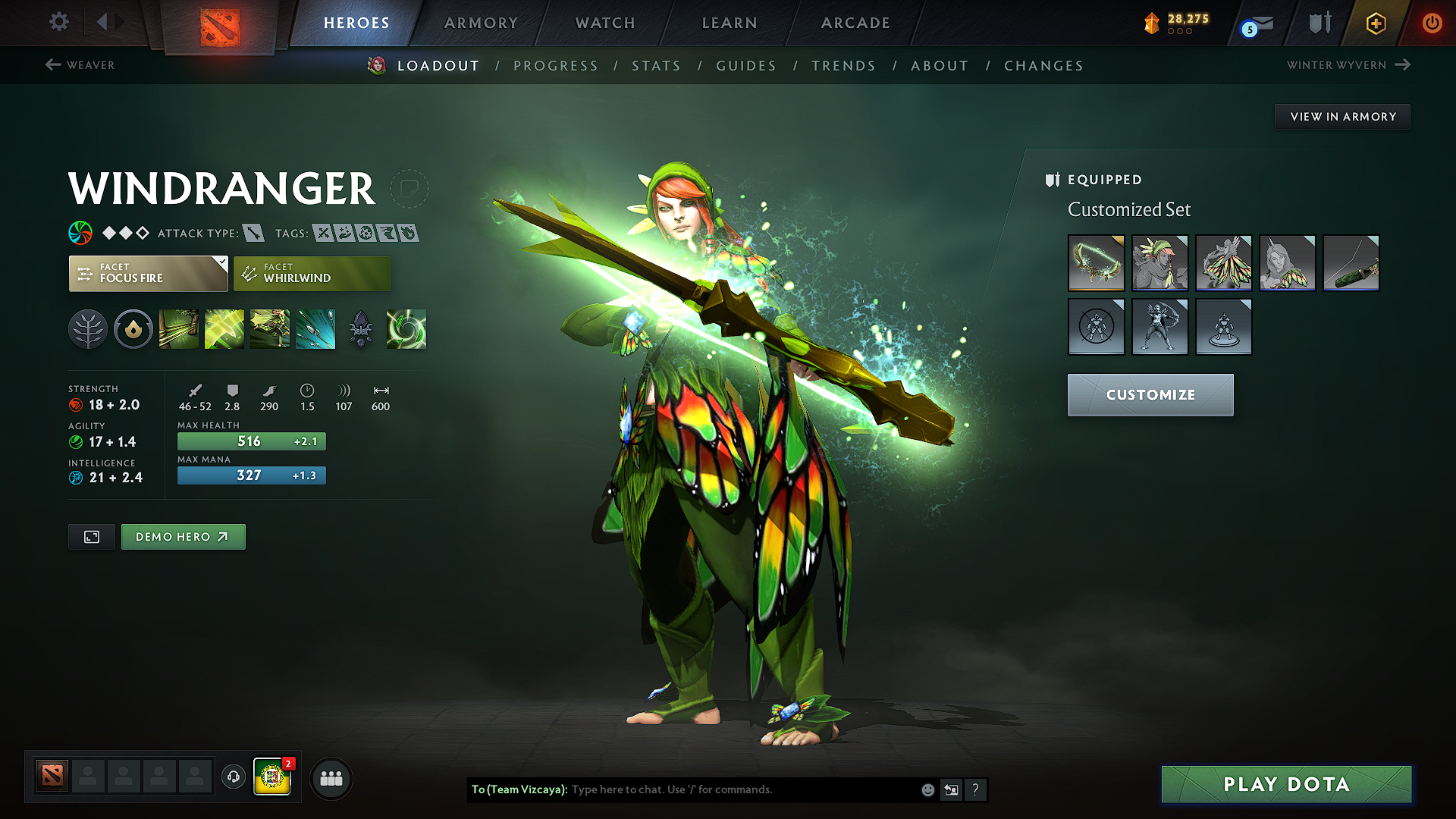Select the Shackleshot ability icon
The height and width of the screenshot is (819, 1456).
178,329
